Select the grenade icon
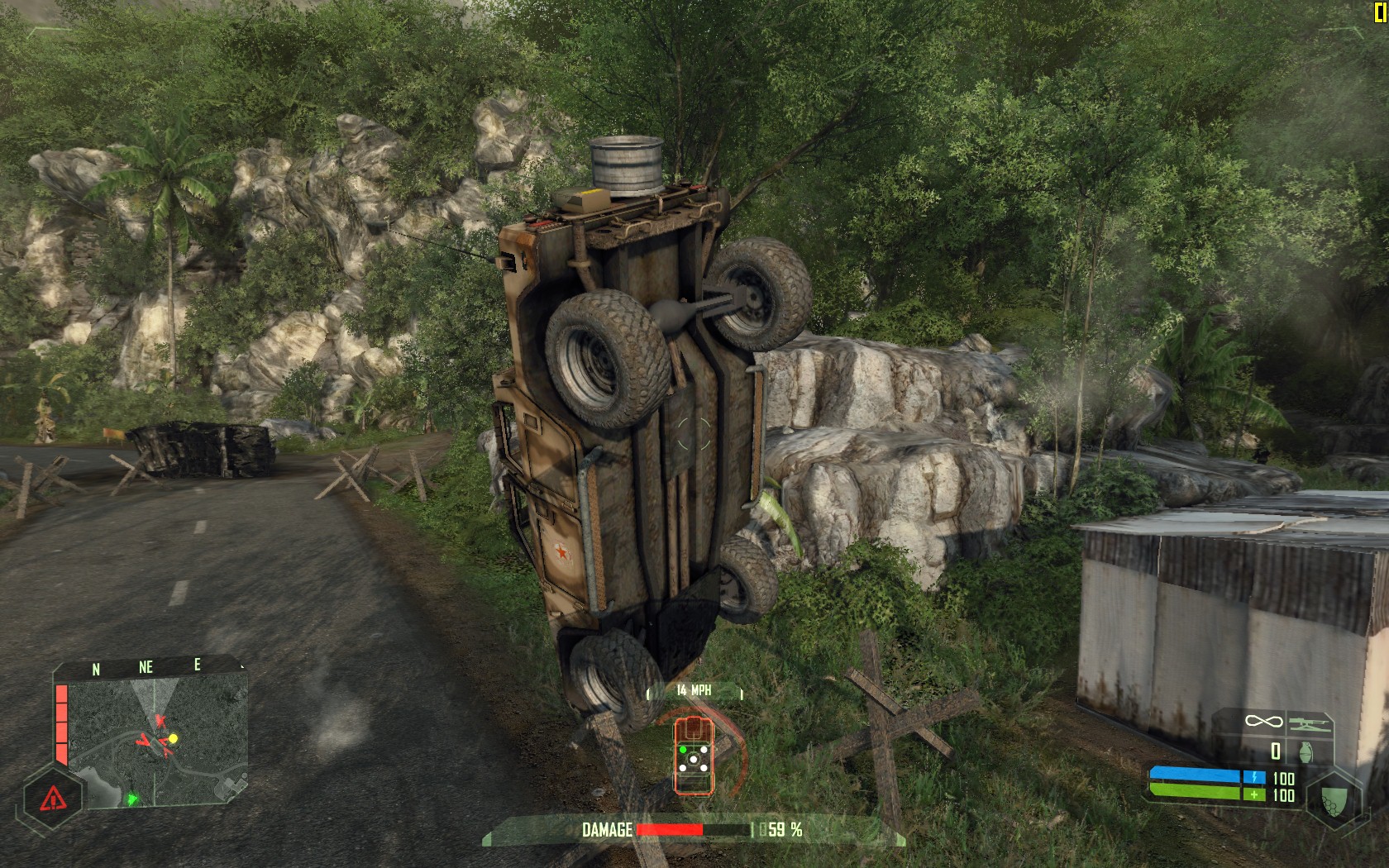Viewport: 1389px width, 868px height. (1307, 751)
